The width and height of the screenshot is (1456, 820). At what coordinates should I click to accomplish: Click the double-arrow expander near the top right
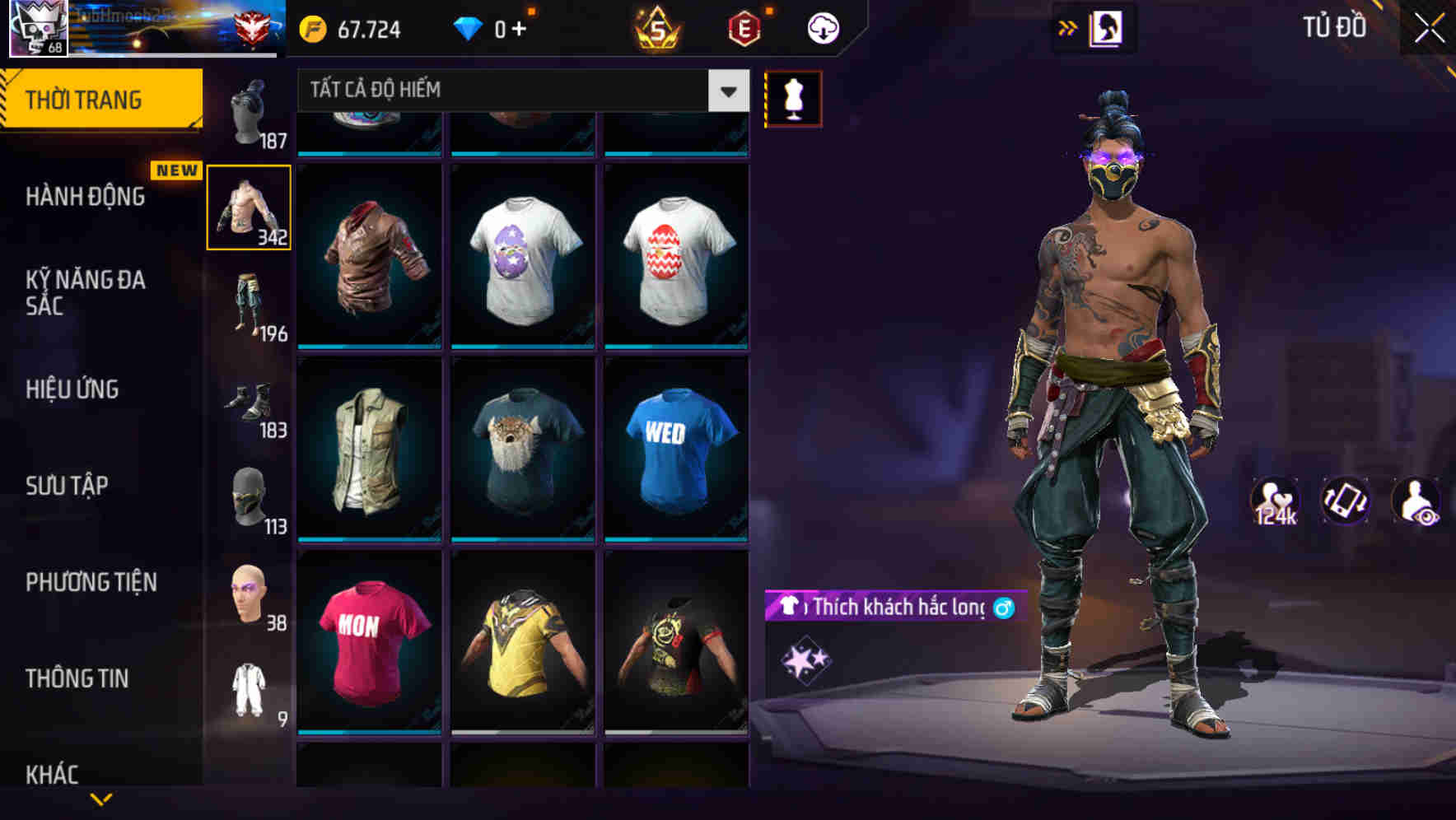click(x=1068, y=27)
